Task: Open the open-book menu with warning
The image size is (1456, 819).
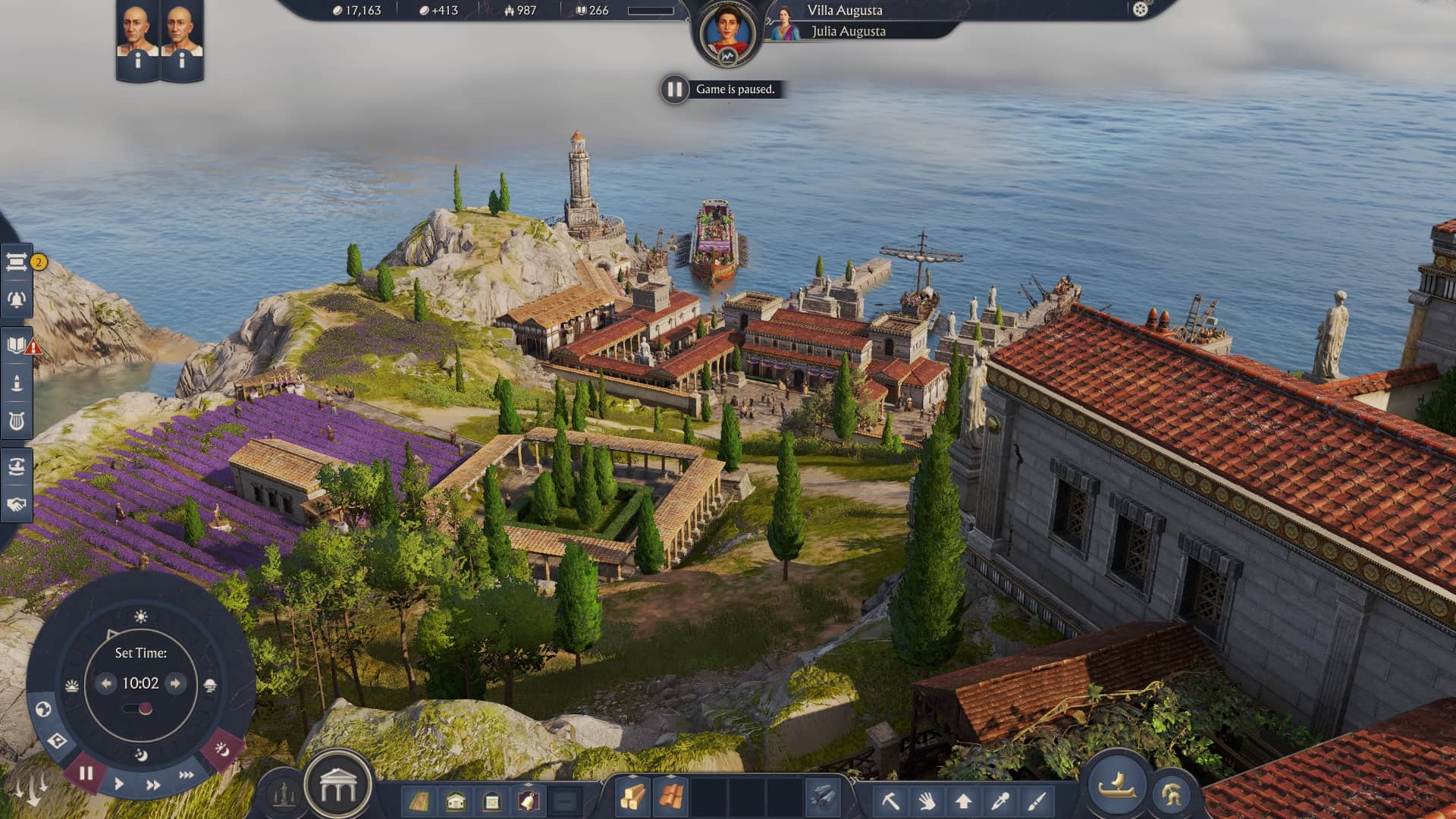Action: pyautogui.click(x=17, y=346)
